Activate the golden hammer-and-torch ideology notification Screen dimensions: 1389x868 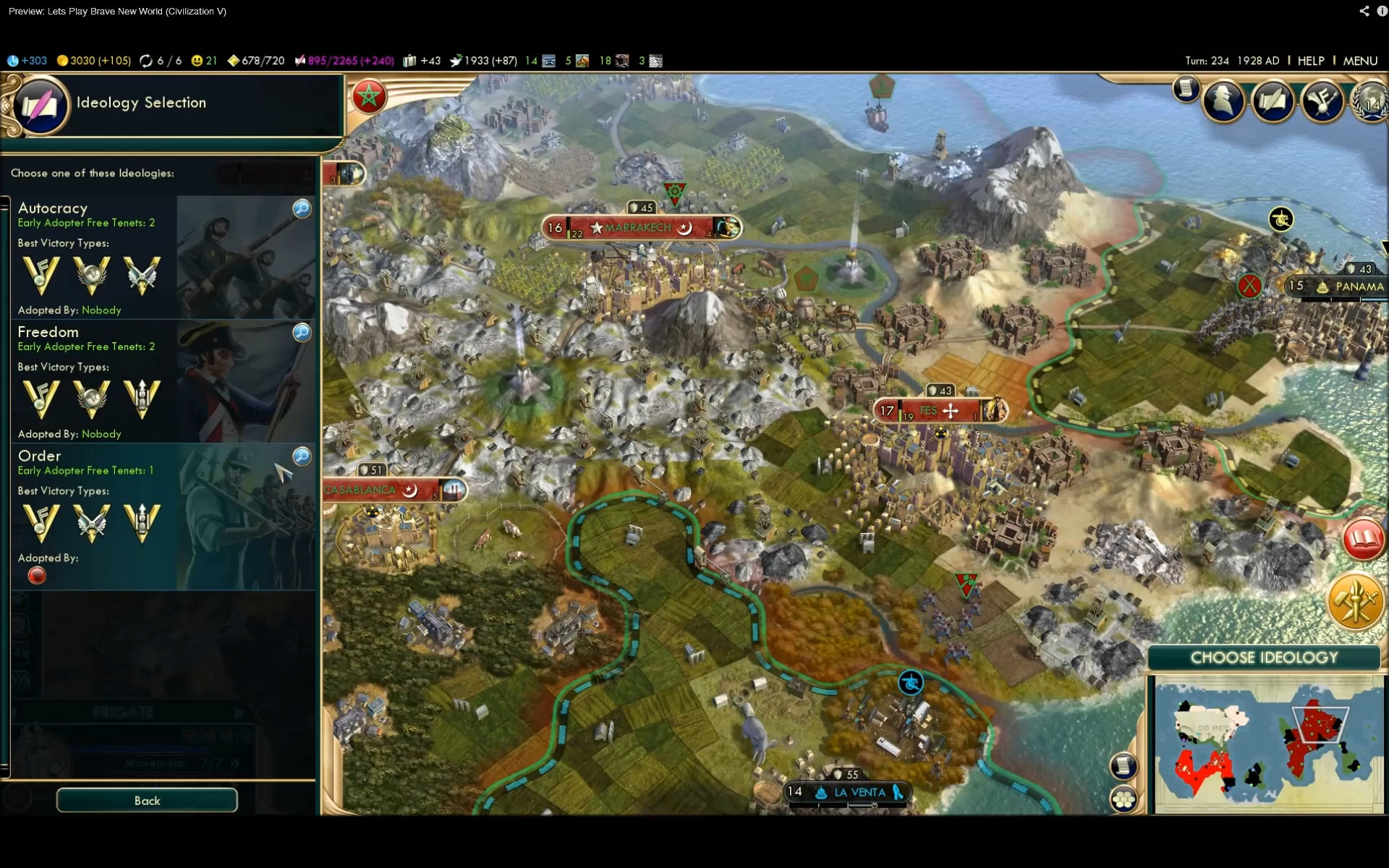pos(1355,602)
